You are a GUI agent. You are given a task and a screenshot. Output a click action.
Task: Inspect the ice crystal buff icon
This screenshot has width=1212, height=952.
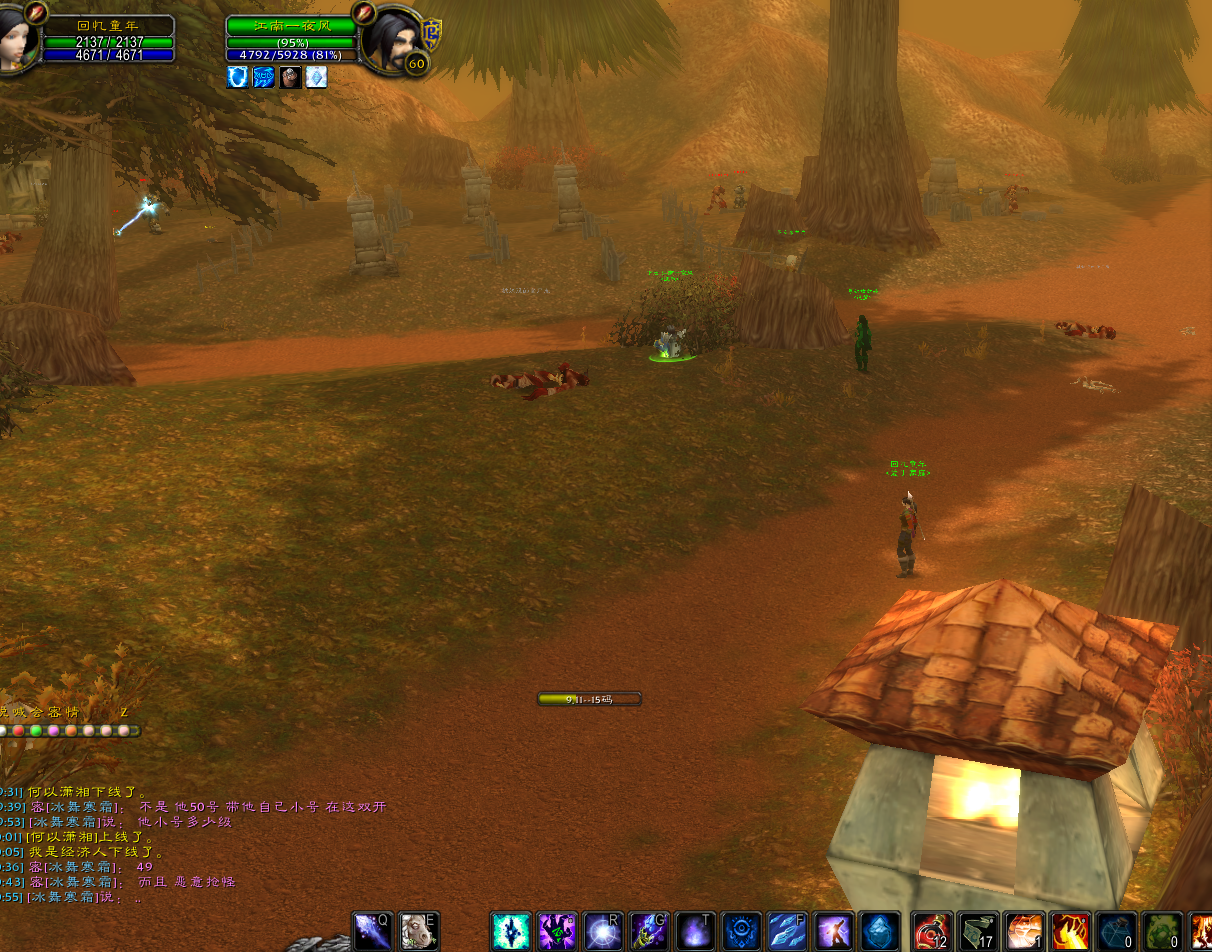coord(316,77)
